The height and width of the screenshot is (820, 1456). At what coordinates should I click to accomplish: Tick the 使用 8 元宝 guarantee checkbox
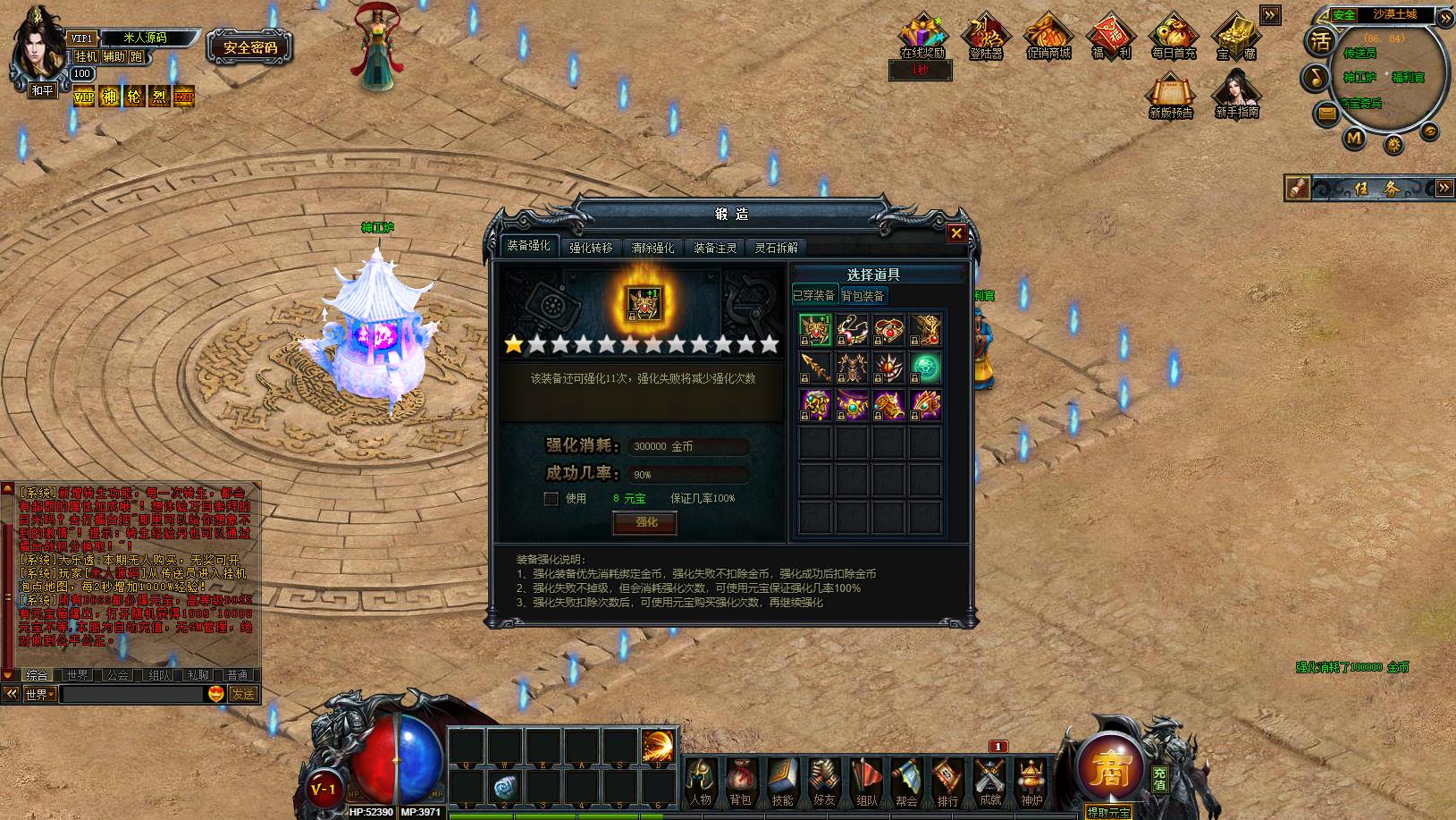click(x=551, y=499)
